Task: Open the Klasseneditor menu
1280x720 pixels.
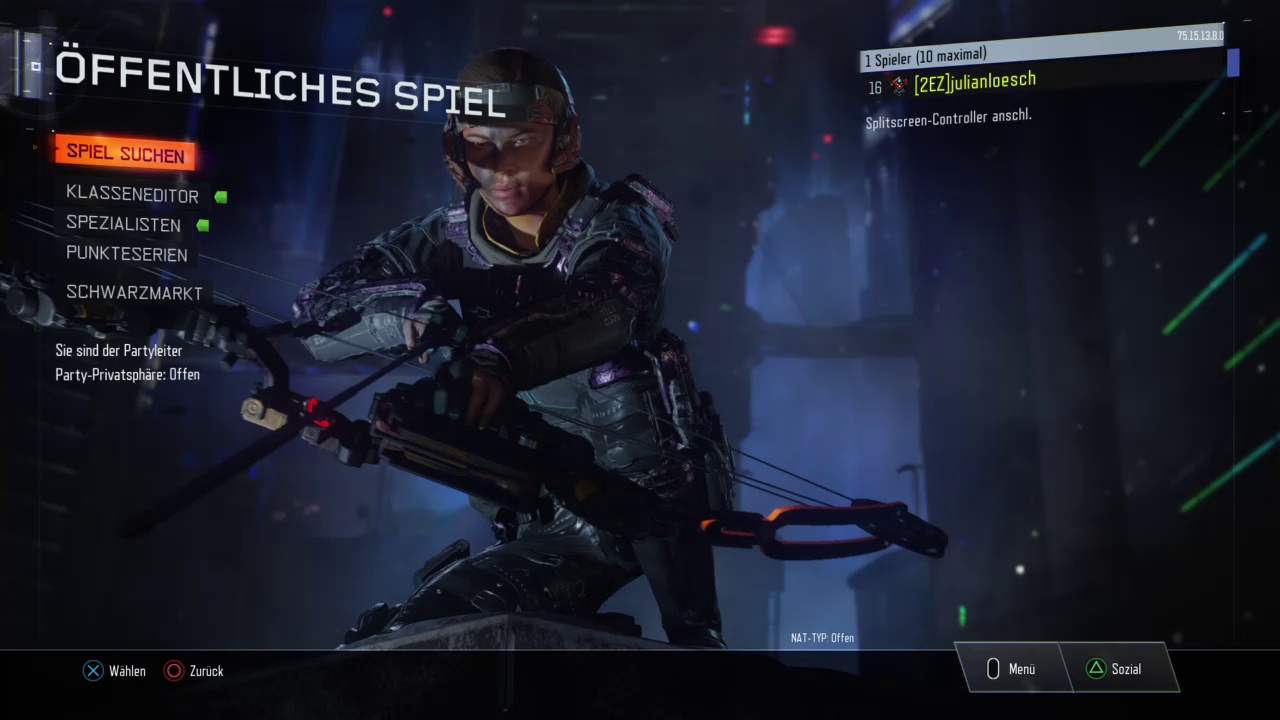Action: (x=132, y=195)
